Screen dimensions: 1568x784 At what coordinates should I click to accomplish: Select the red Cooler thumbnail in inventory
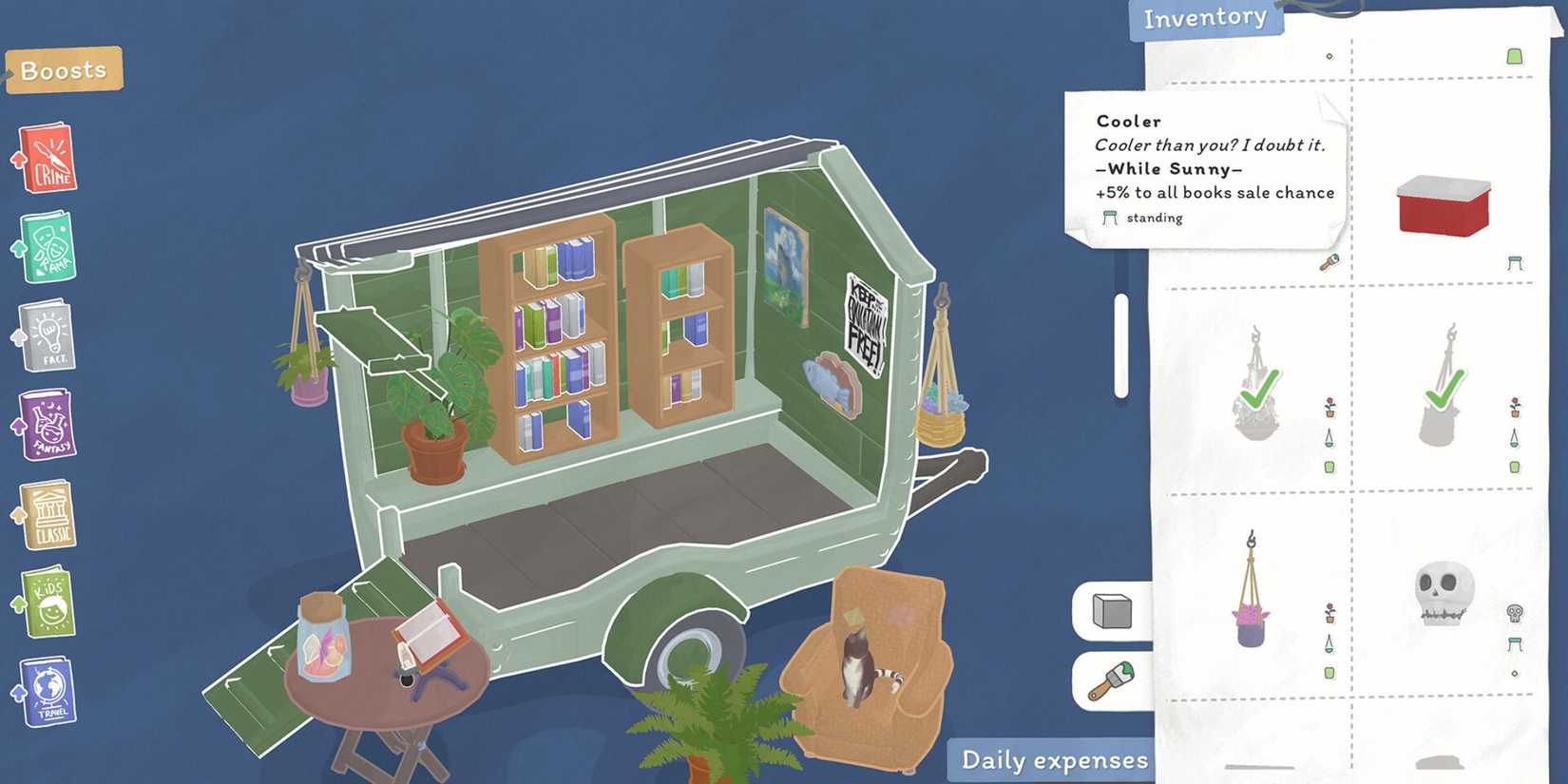coord(1444,202)
